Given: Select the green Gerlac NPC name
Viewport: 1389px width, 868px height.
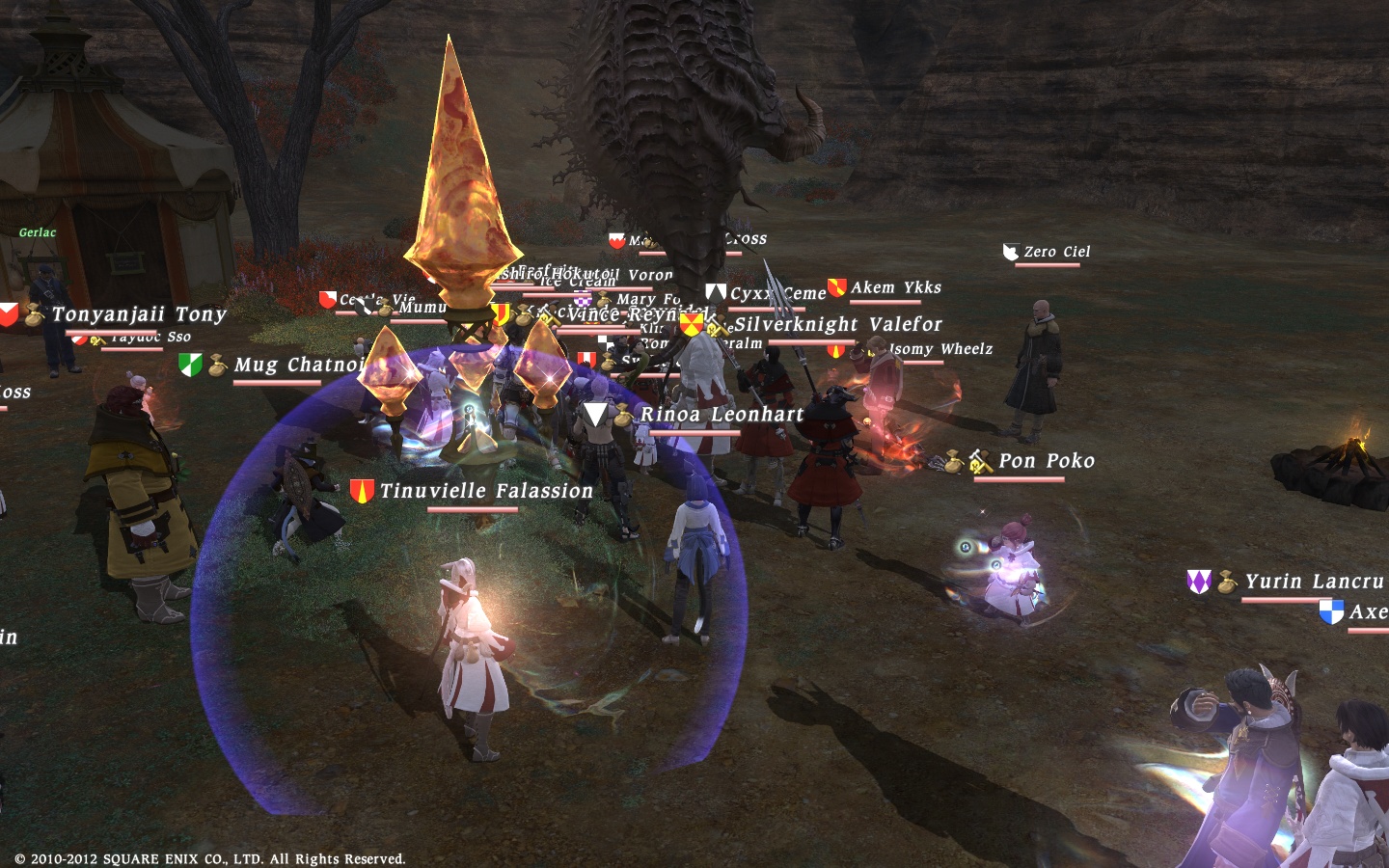Looking at the screenshot, I should (38, 232).
